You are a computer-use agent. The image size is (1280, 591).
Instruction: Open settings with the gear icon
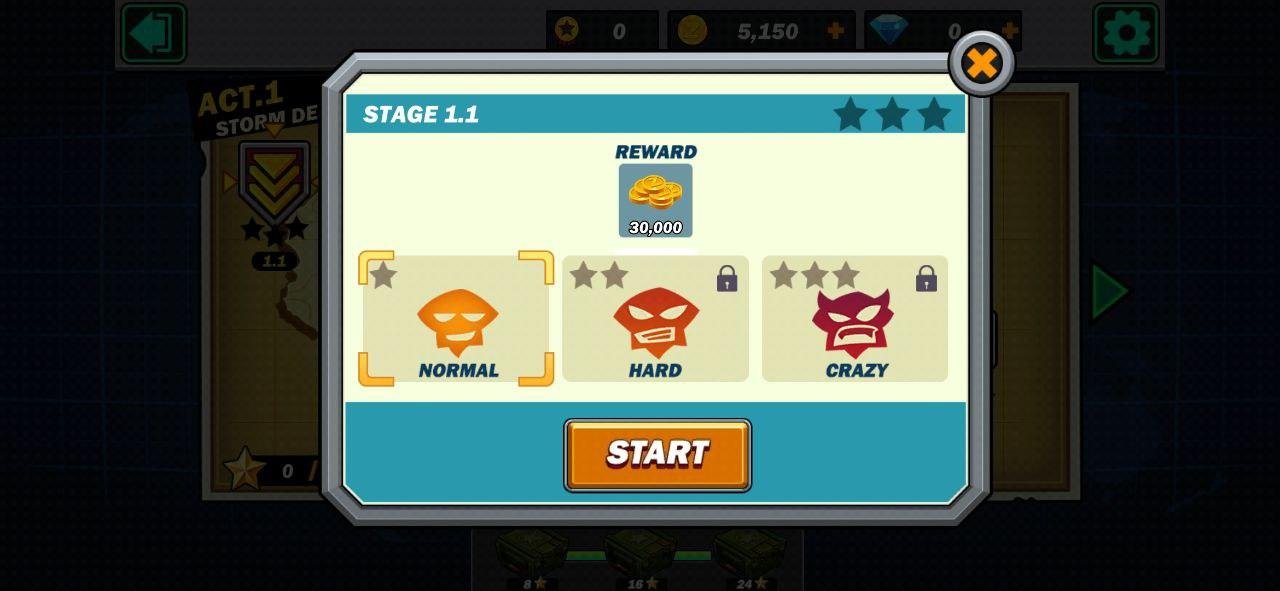click(1125, 33)
